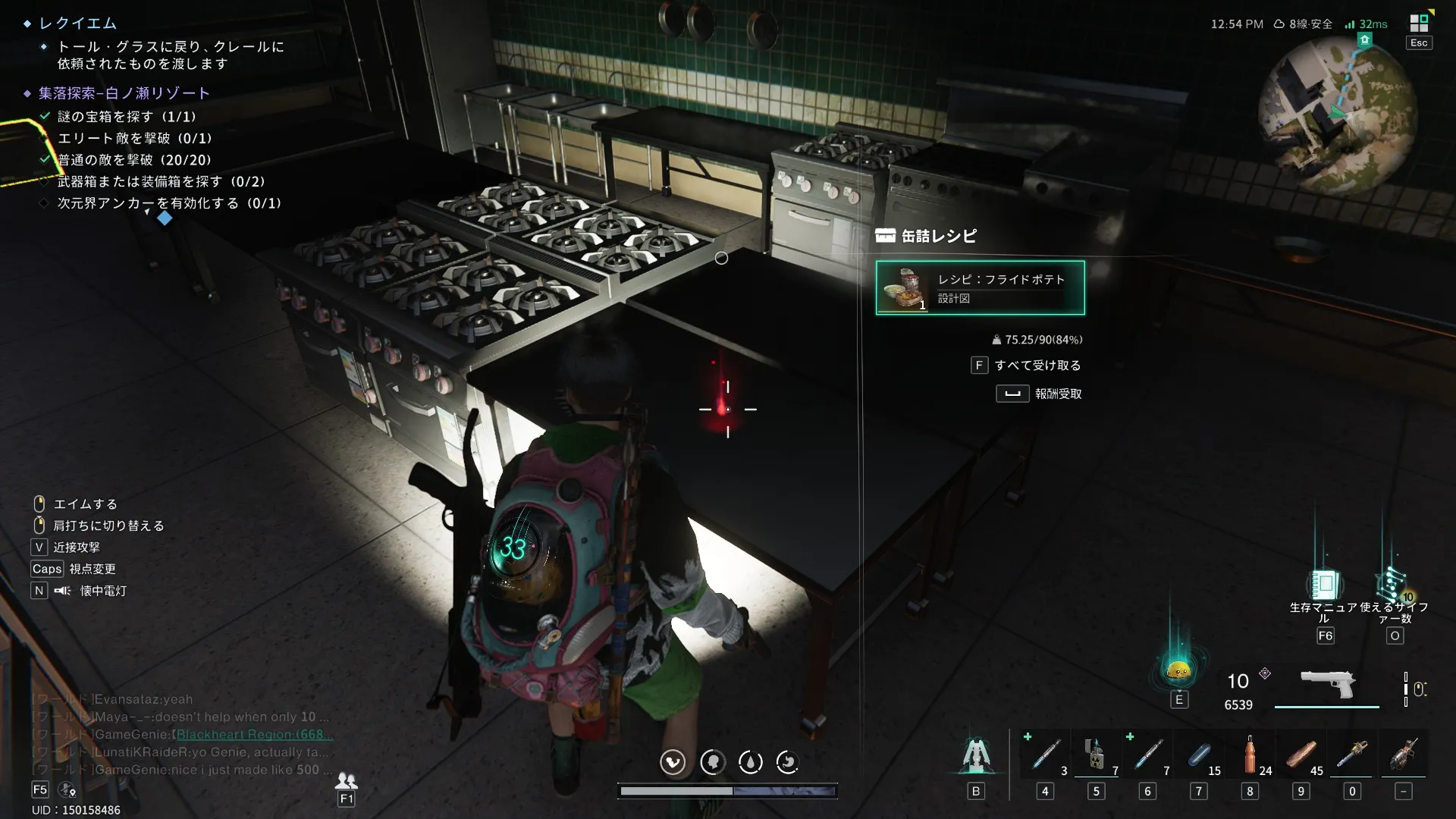Open the main menu grid icon

point(1419,23)
